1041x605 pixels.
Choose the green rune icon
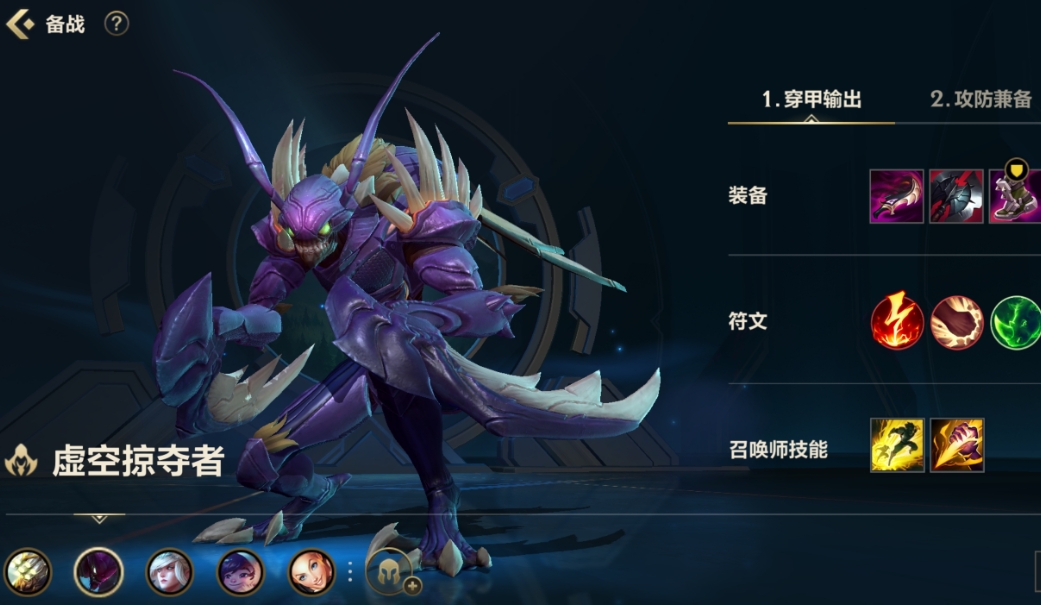point(1015,322)
